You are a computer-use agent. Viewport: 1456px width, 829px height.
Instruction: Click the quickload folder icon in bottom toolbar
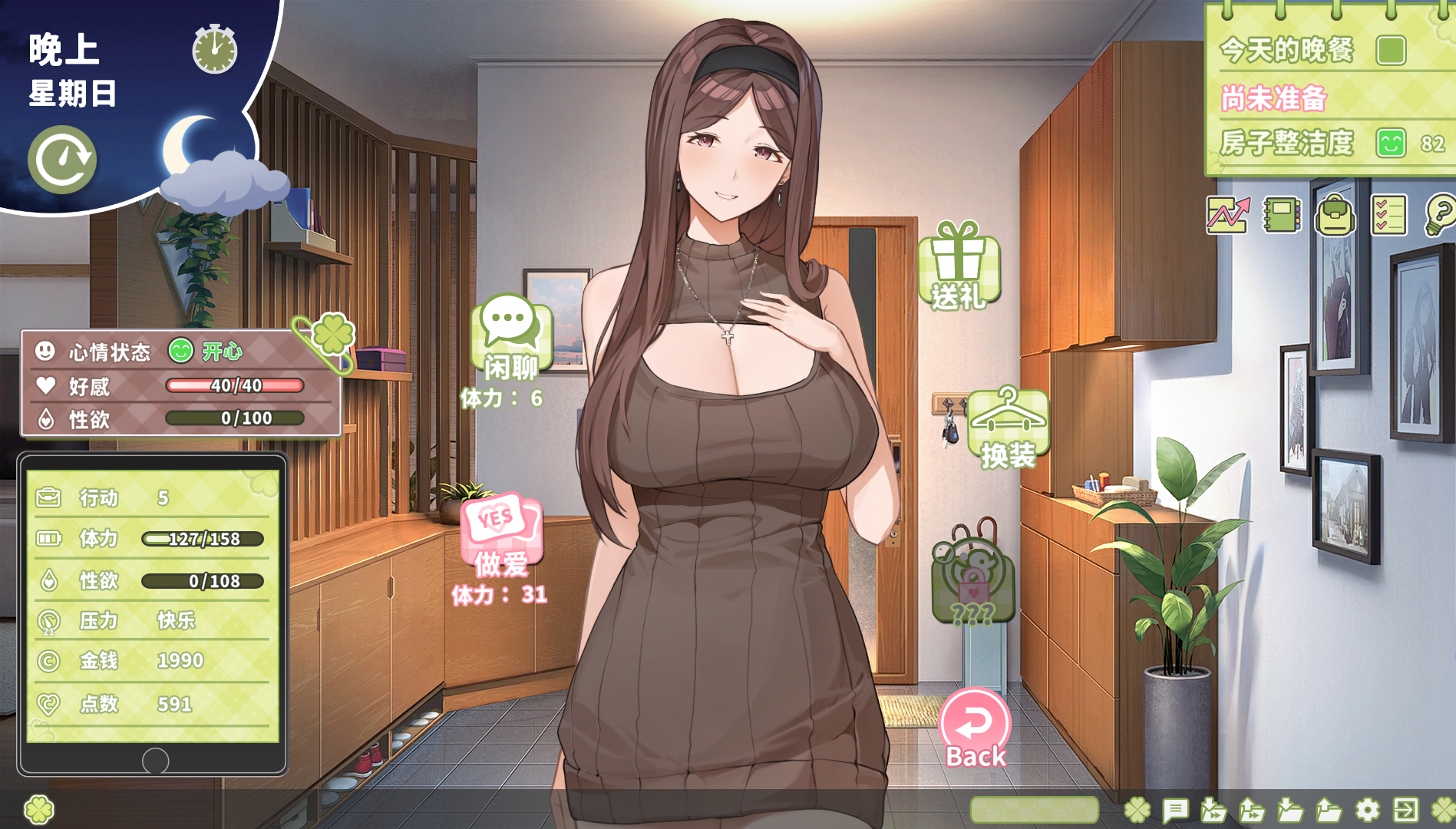click(x=1251, y=808)
